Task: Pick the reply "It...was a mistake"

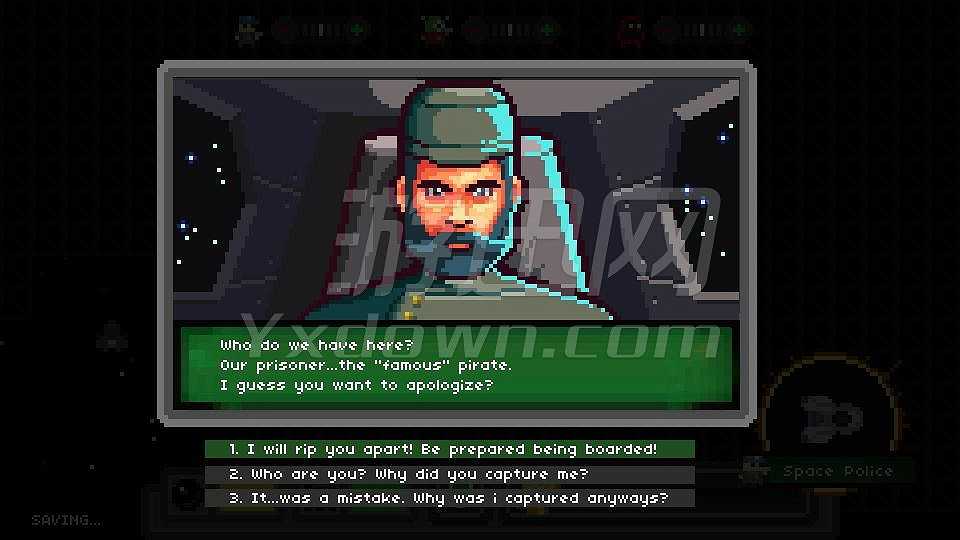Action: [x=449, y=498]
